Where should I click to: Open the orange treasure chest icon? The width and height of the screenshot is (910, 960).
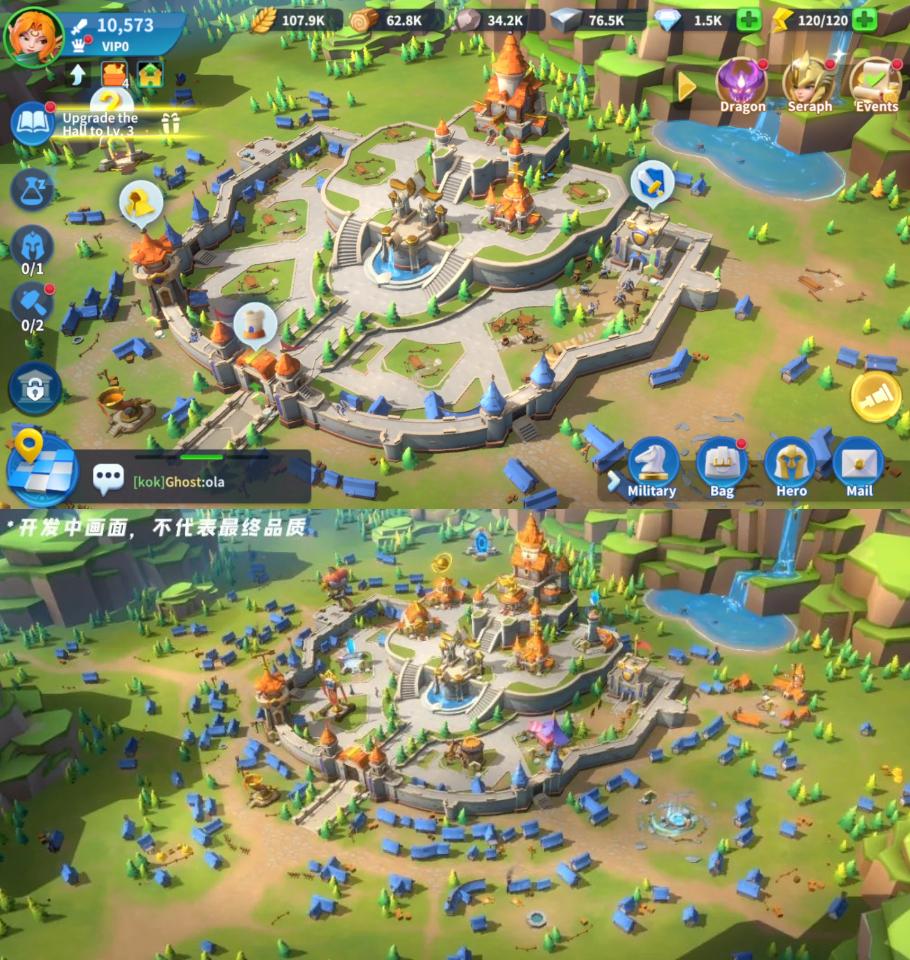[x=115, y=74]
